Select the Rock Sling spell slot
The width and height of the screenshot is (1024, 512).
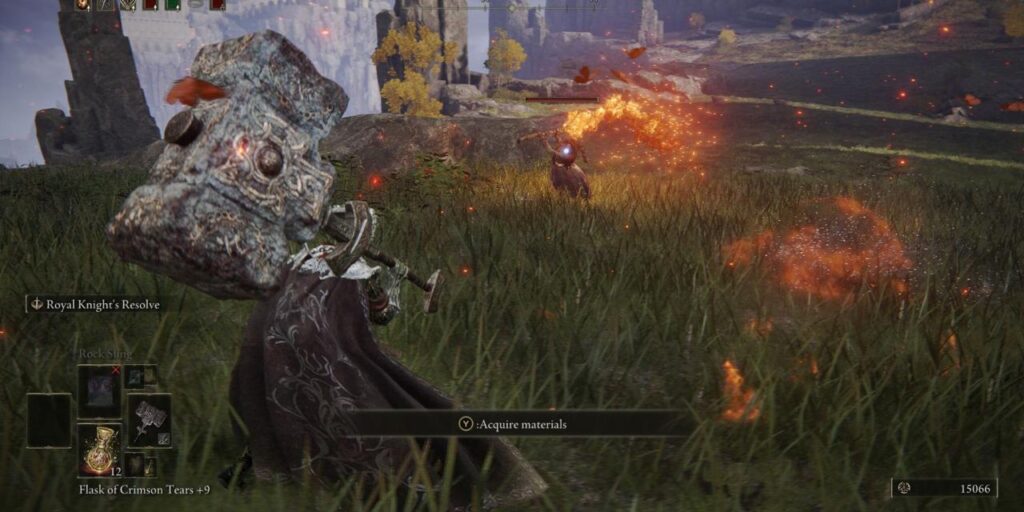[x=99, y=390]
